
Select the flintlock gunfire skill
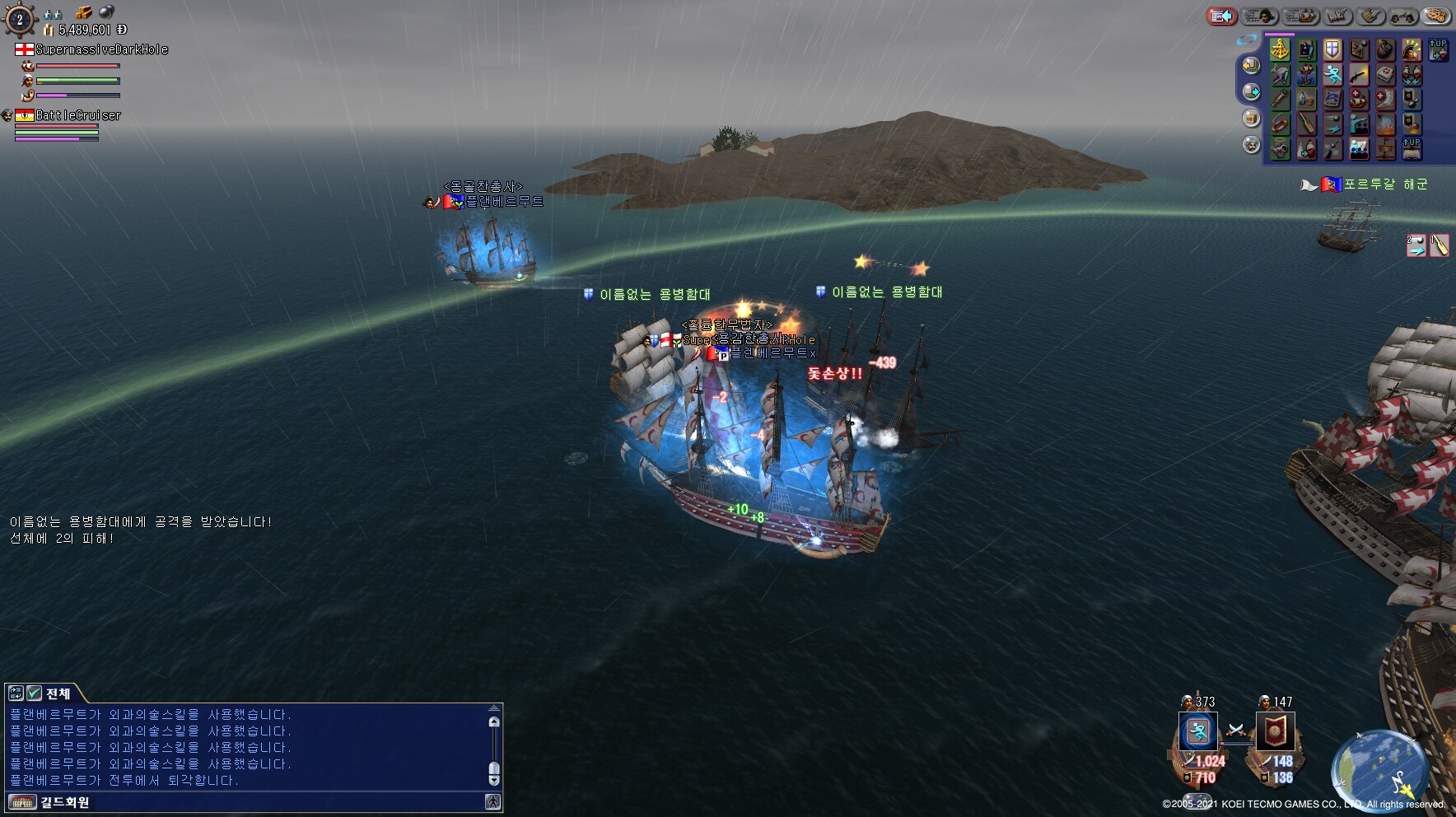1359,75
